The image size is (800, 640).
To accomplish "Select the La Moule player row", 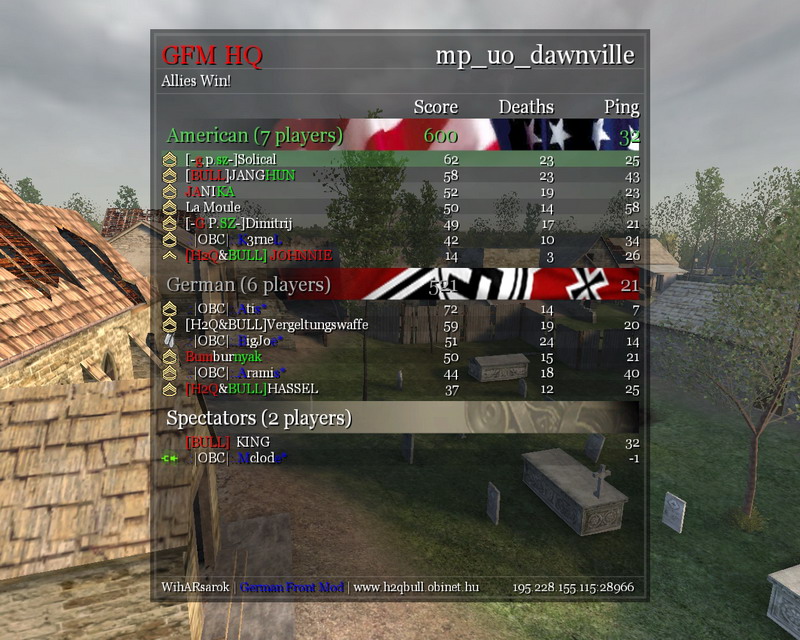I will coord(400,207).
